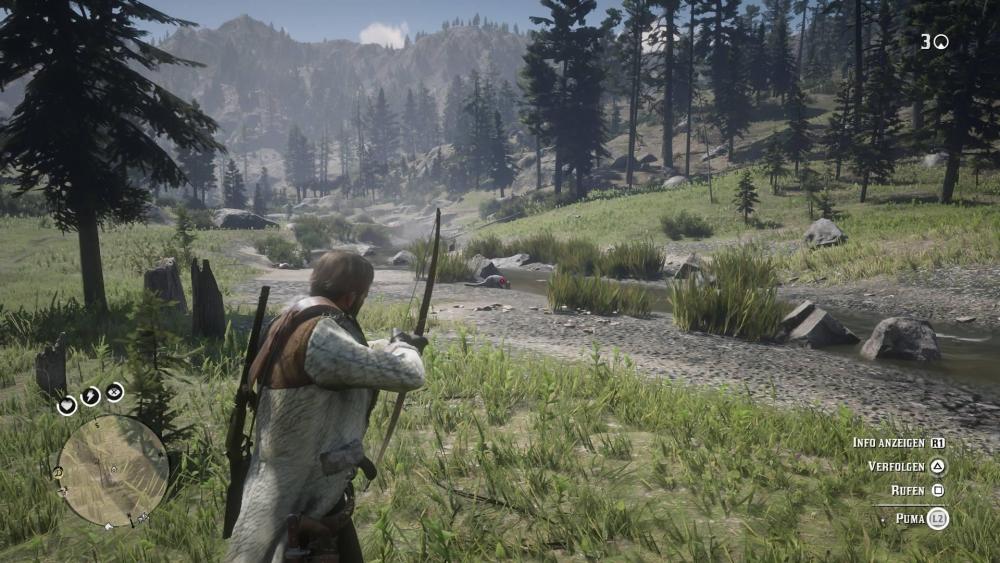Select the lightning bolt stamina core icon
This screenshot has width=1000, height=563.
click(x=90, y=396)
